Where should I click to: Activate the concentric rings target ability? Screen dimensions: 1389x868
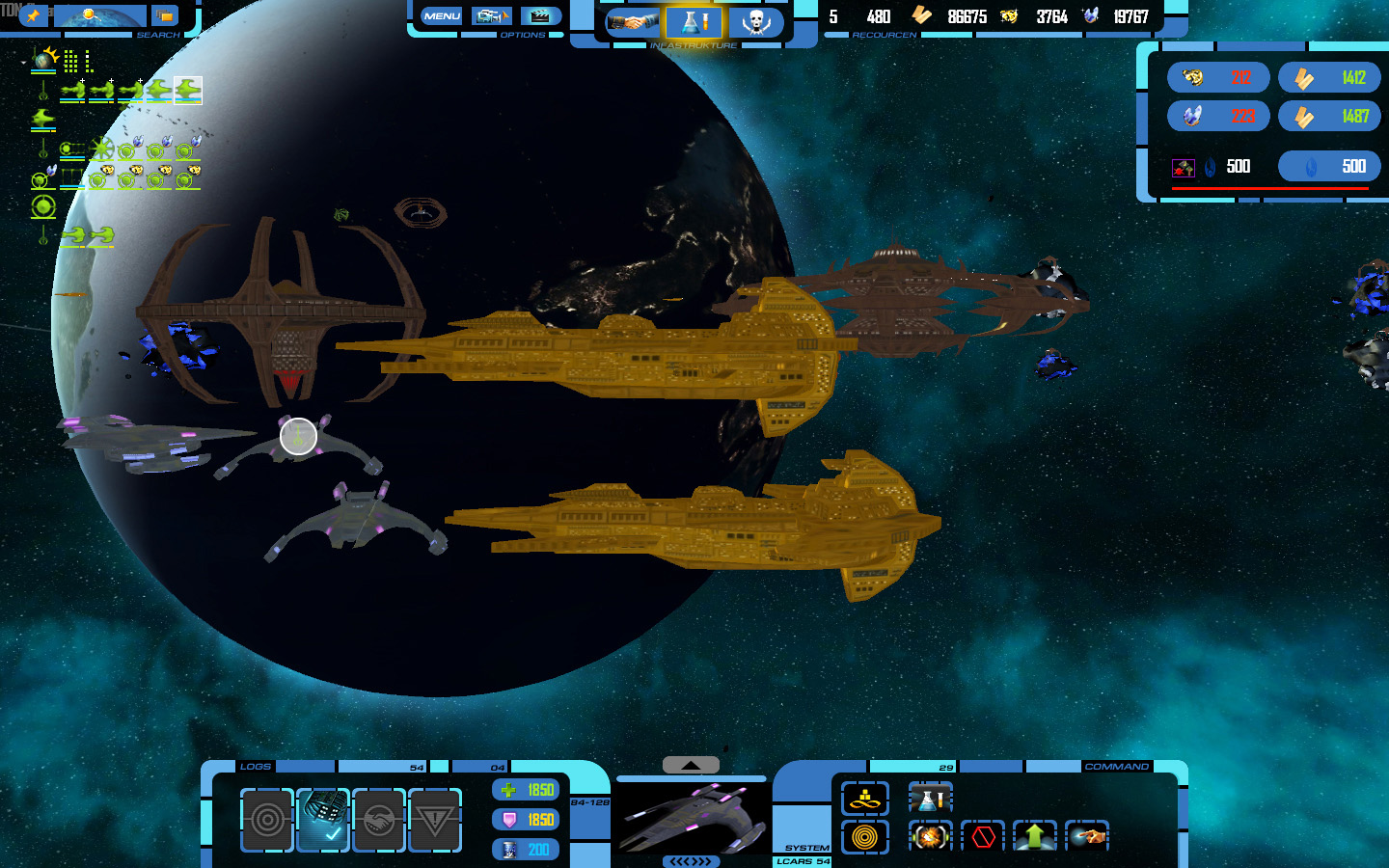(x=266, y=820)
